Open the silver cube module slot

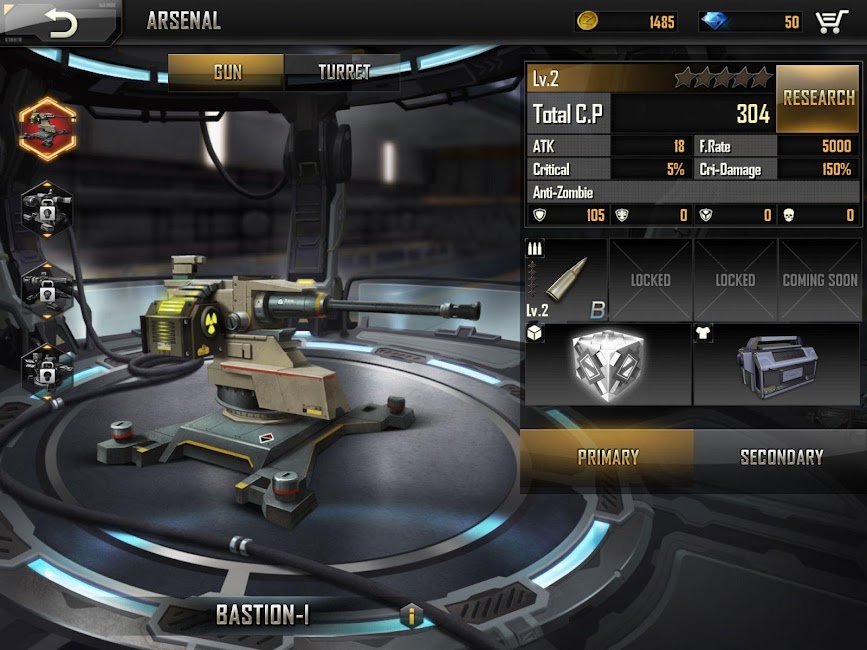[x=608, y=364]
